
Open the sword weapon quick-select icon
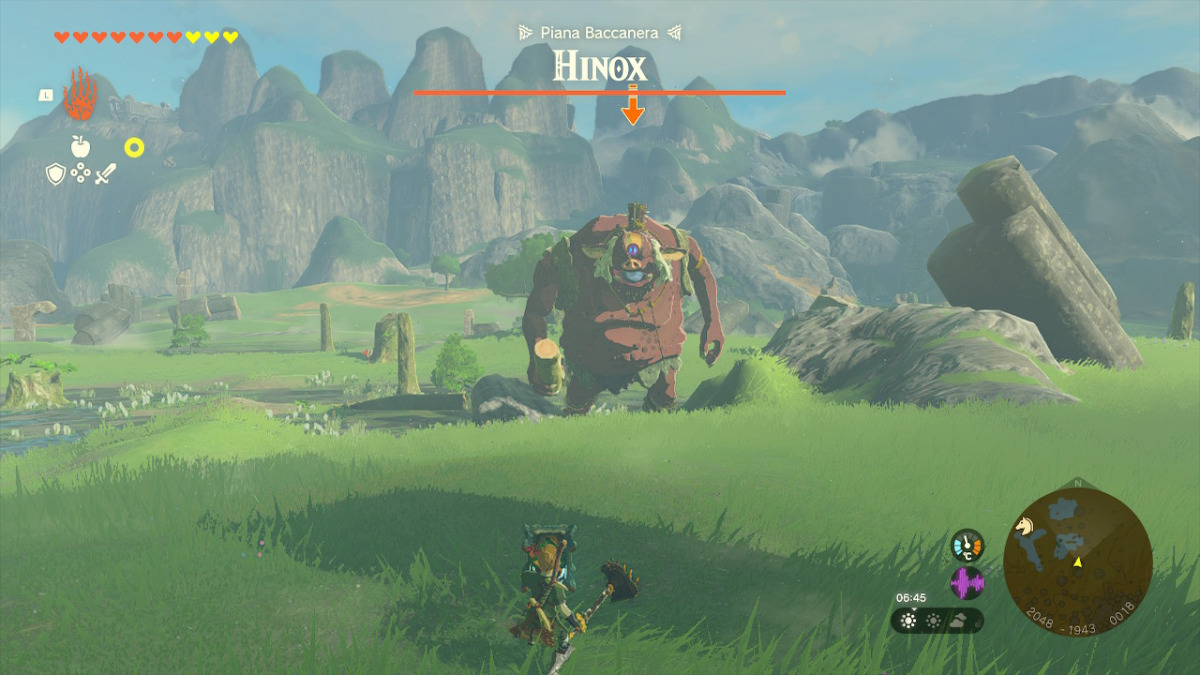coord(105,174)
